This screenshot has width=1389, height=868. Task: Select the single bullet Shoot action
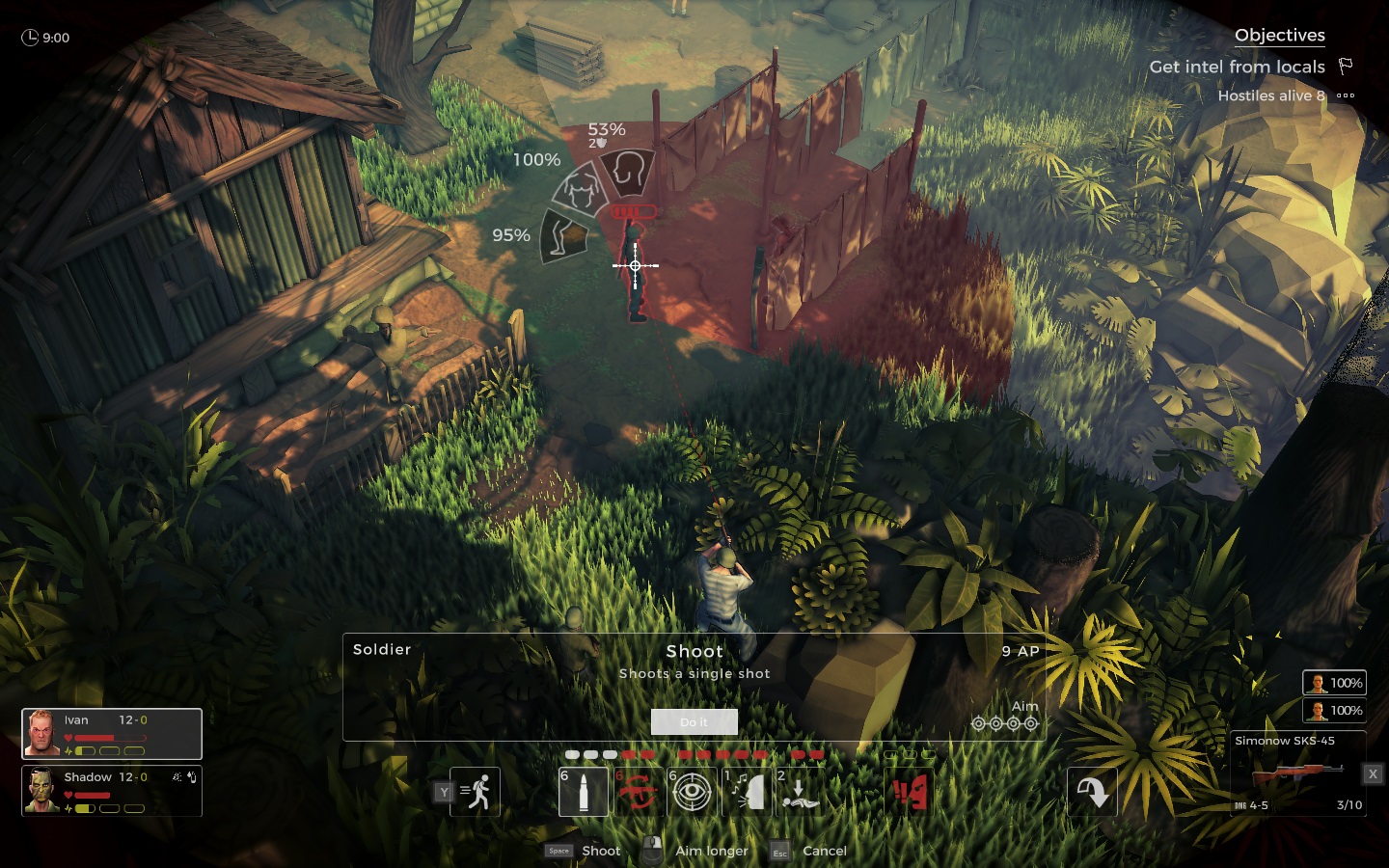(x=583, y=792)
